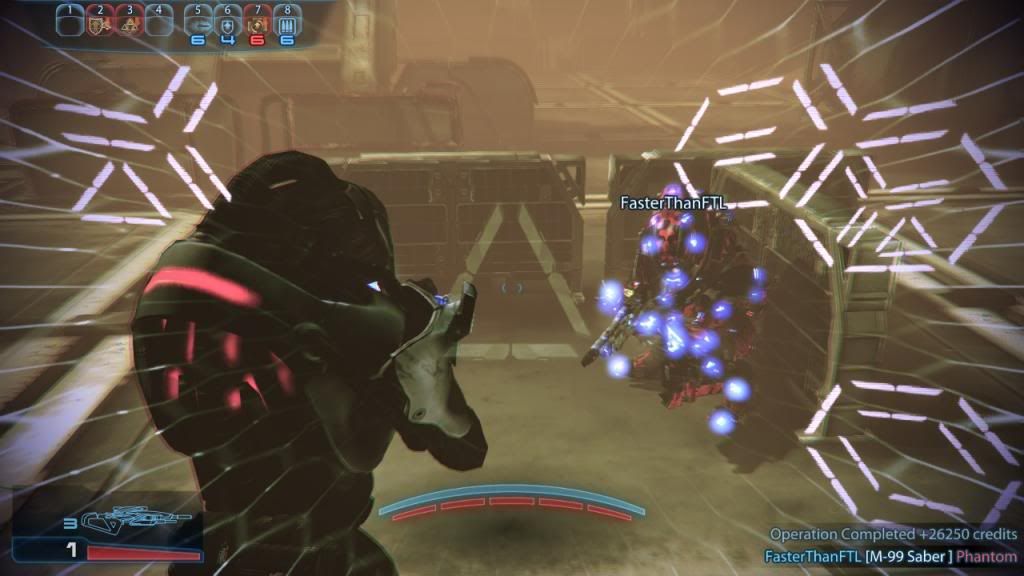
Task: Use the shield survival pack in slot 6
Action: (x=227, y=22)
